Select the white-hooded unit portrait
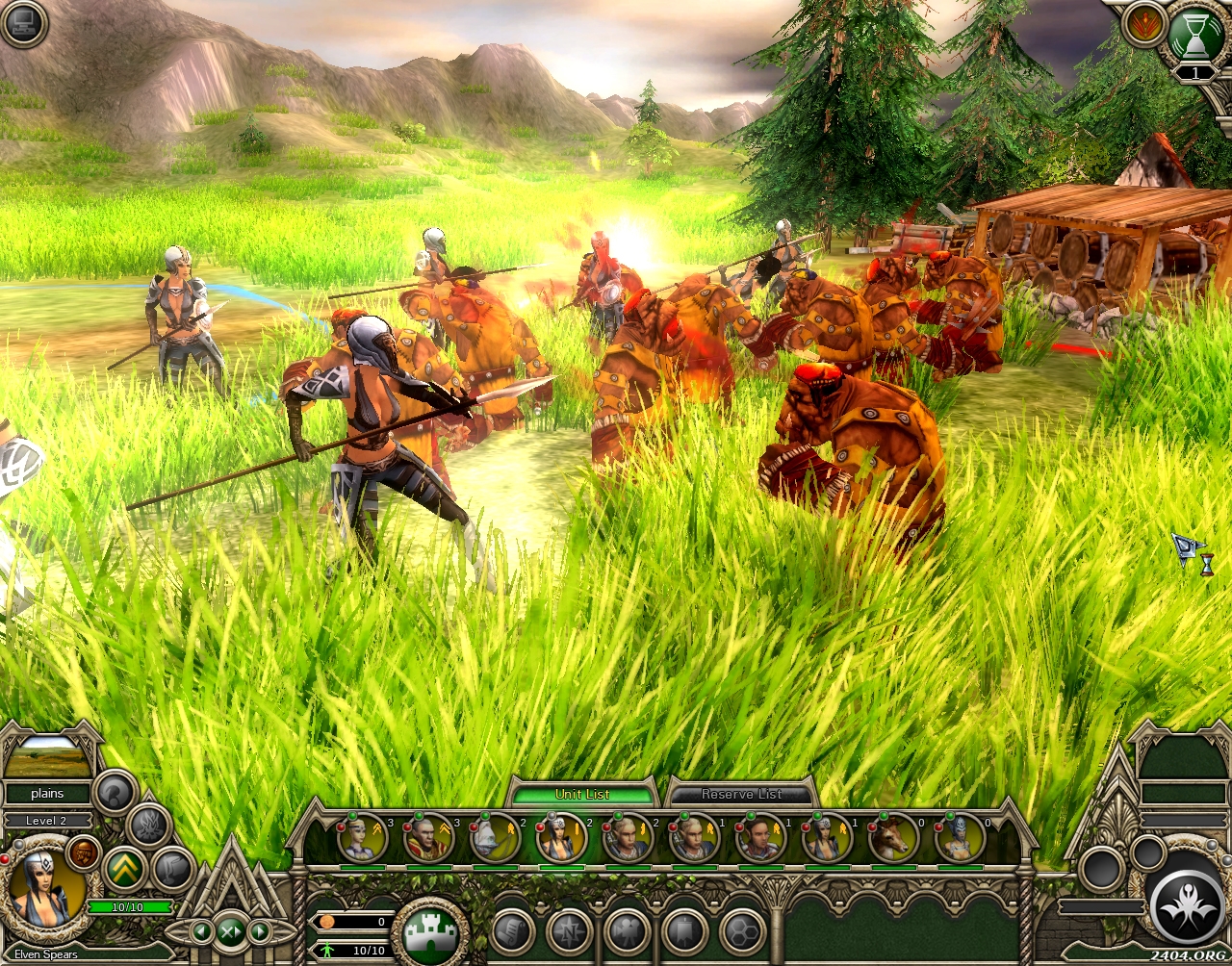 [x=495, y=838]
